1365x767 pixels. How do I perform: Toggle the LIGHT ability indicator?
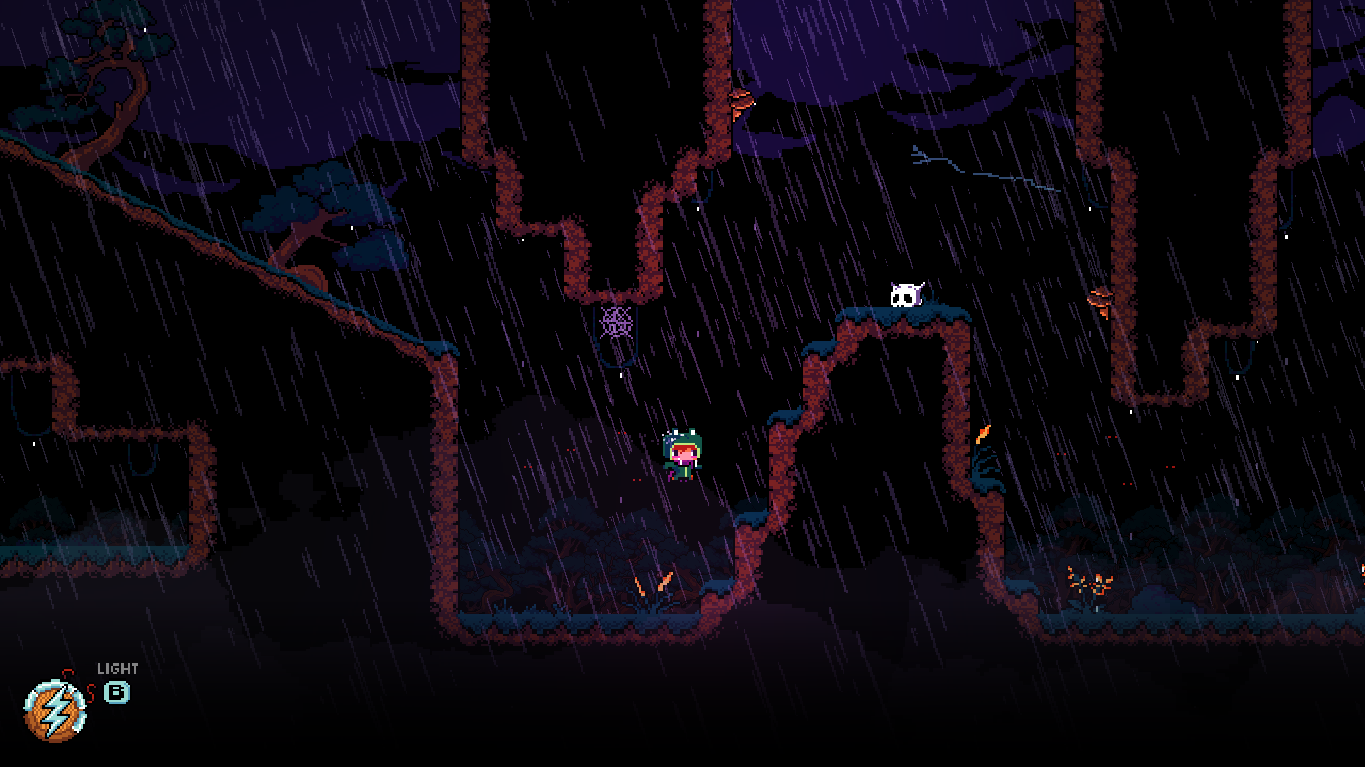click(117, 668)
